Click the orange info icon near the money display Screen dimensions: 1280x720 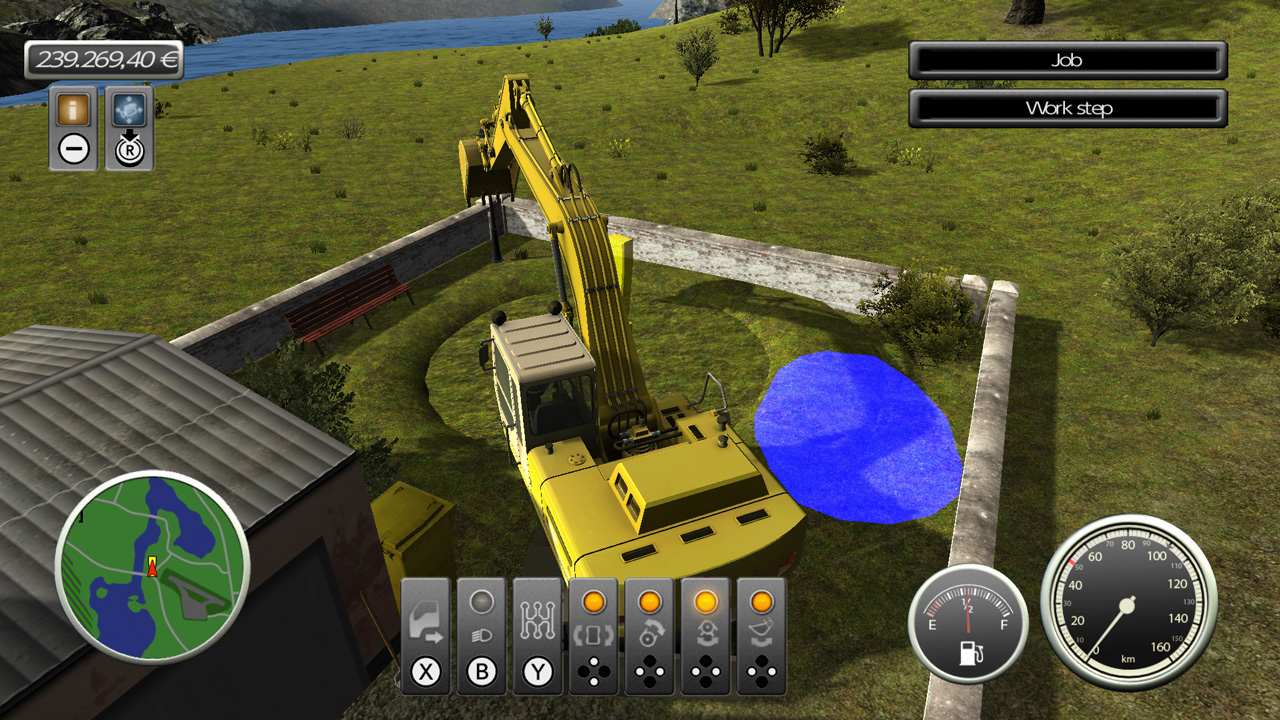71,110
